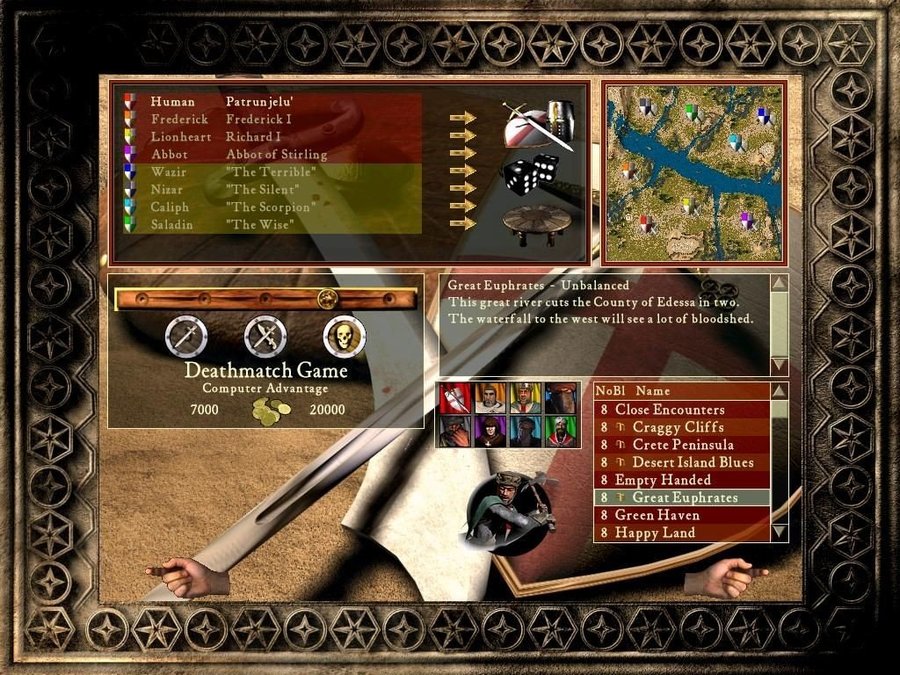Viewport: 900px width, 675px height.
Task: Select the single sword game type icon
Action: pos(186,338)
